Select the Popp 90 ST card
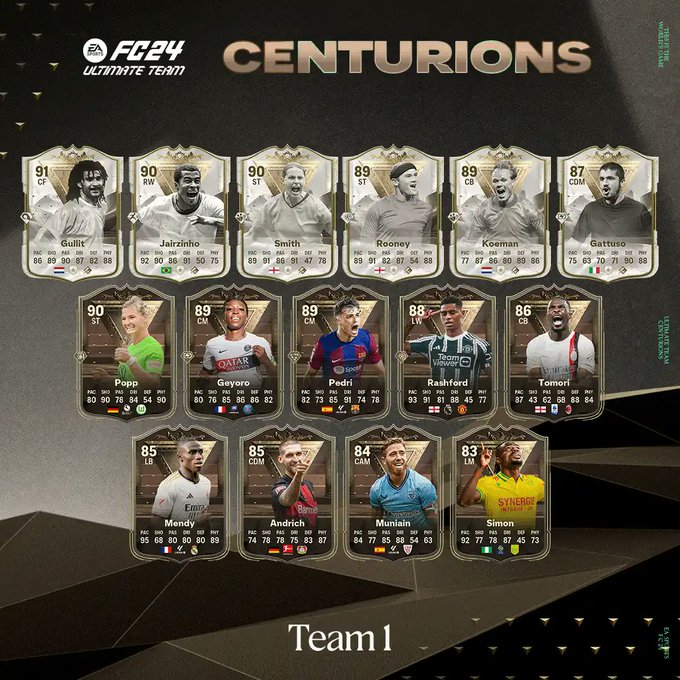Viewport: 680px width, 680px height. (126, 350)
